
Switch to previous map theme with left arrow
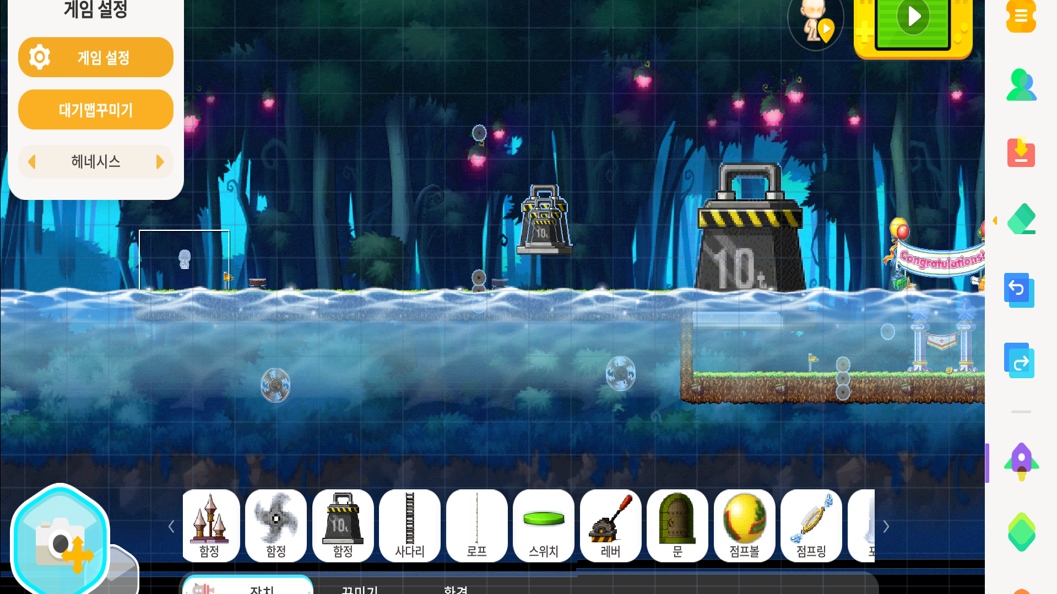pyautogui.click(x=32, y=162)
